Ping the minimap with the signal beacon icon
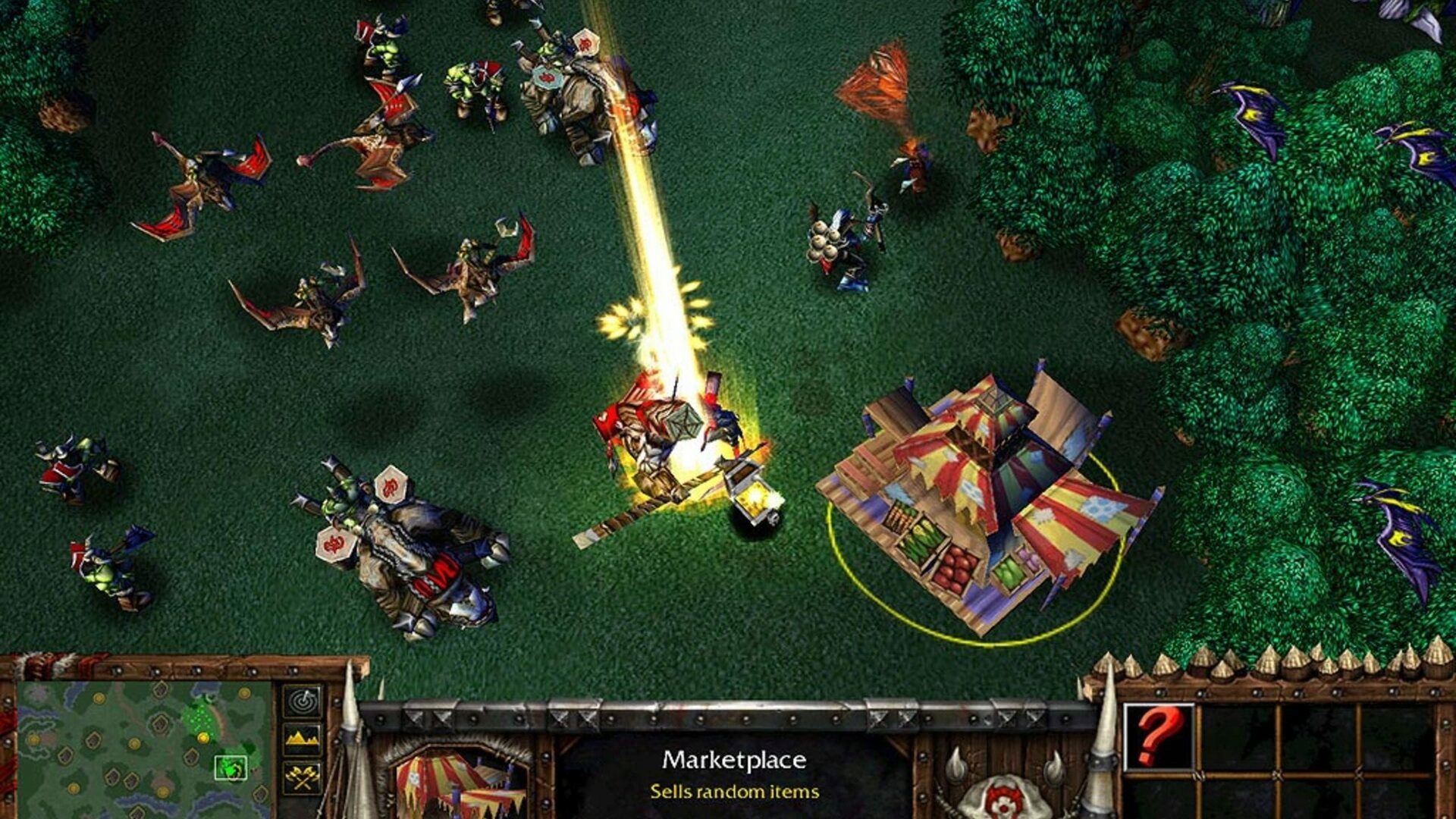 pos(302,701)
